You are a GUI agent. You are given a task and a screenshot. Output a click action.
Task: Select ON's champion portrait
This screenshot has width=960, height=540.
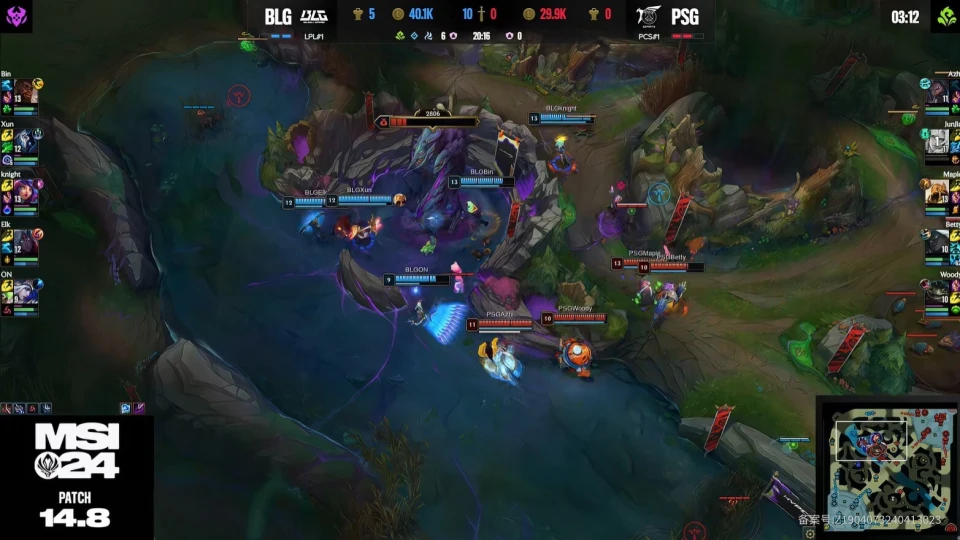click(25, 291)
